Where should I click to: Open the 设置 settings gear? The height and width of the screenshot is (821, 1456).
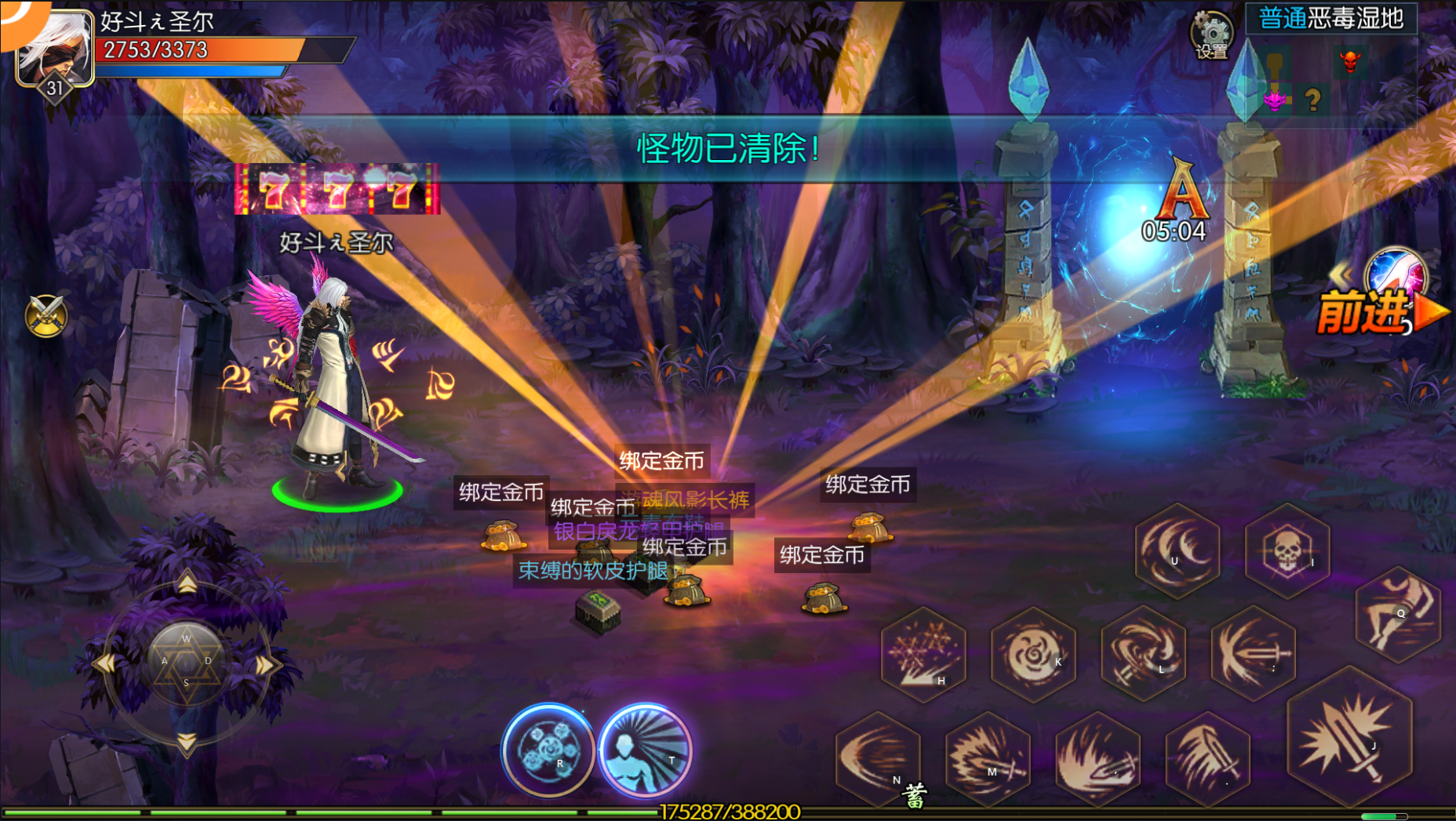pos(1212,35)
